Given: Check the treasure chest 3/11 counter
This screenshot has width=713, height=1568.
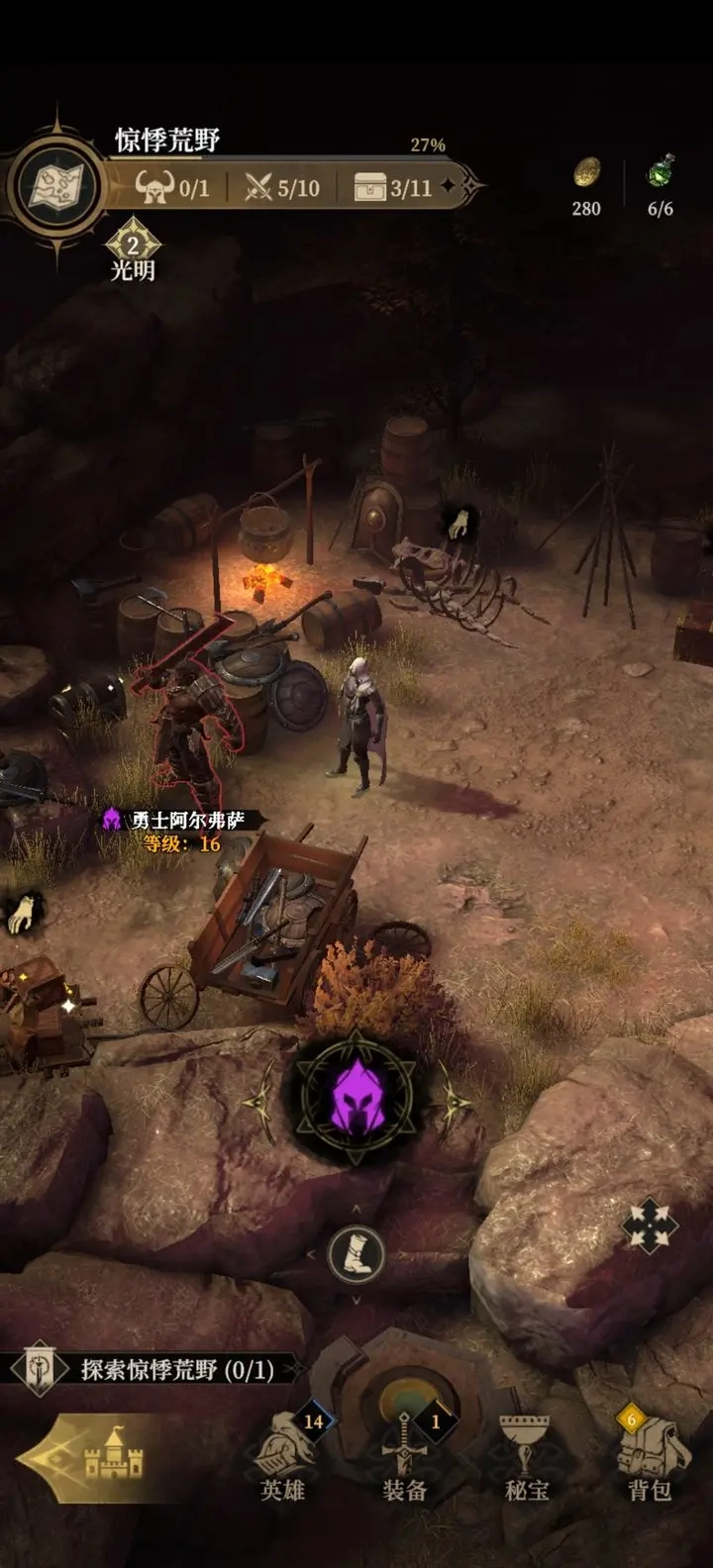Looking at the screenshot, I should click(x=394, y=187).
